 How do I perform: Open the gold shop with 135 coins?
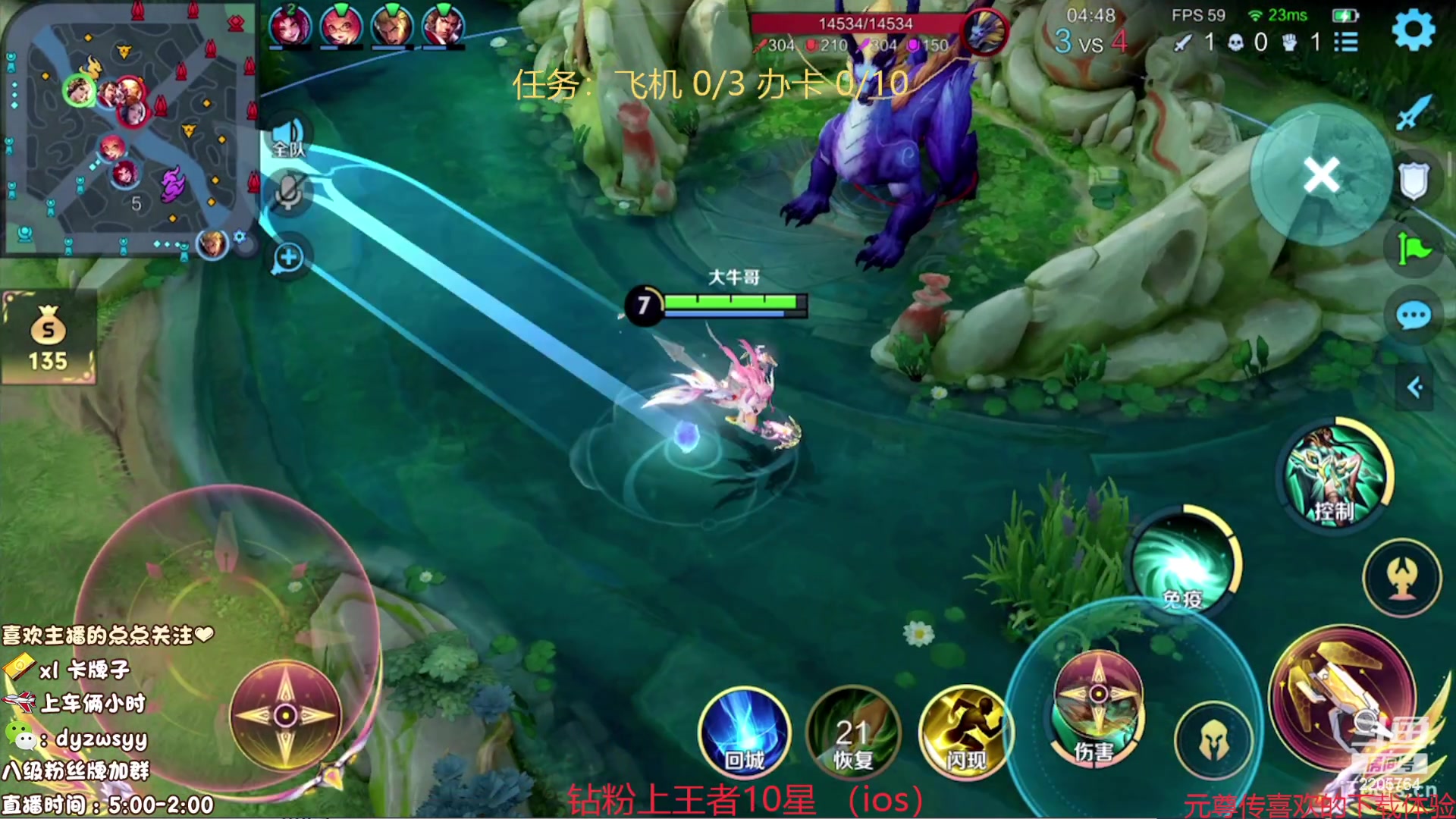point(49,339)
